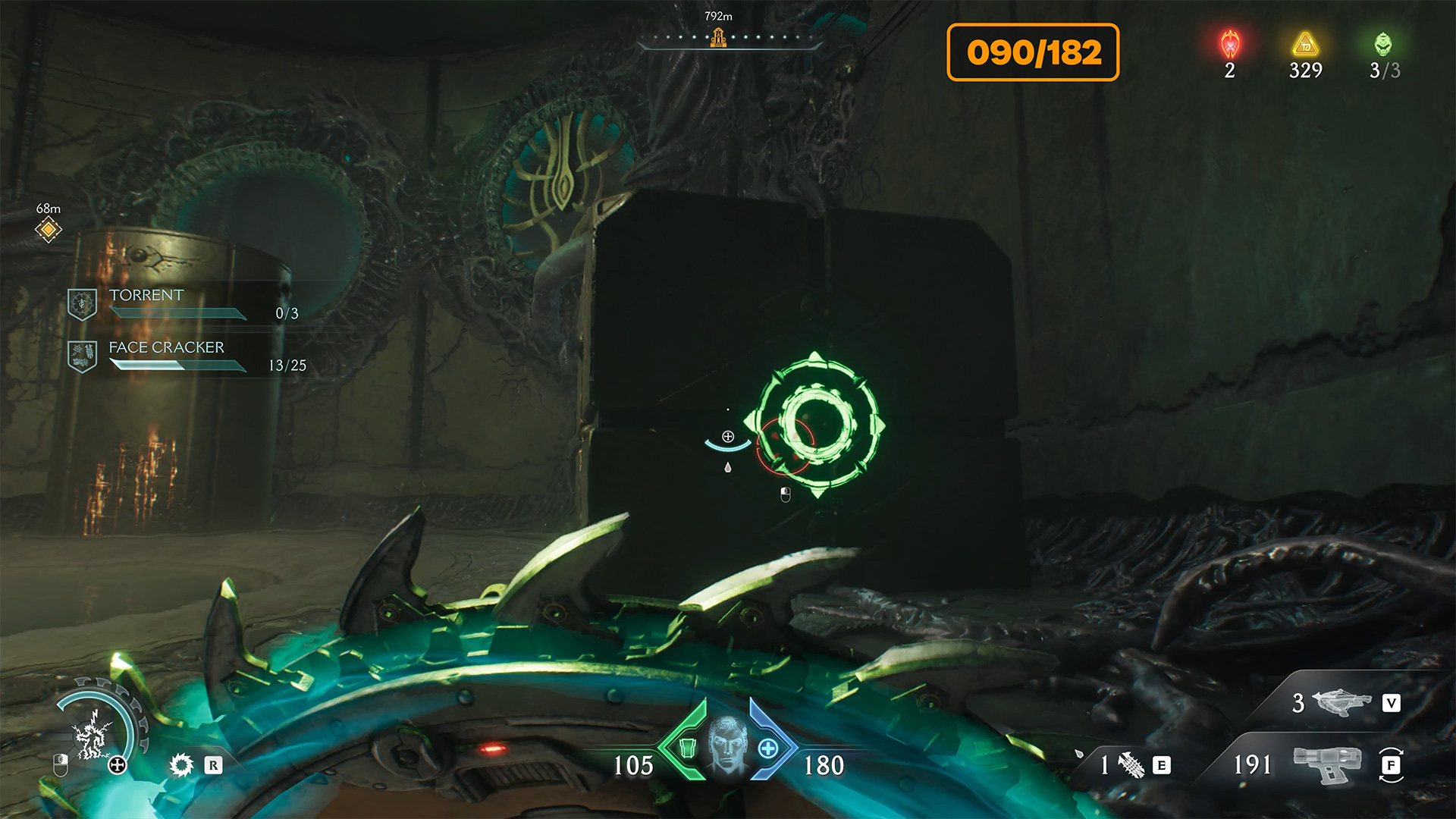Click the diamond waypoint marker showing 68m
The height and width of the screenshot is (819, 1456).
pyautogui.click(x=49, y=228)
